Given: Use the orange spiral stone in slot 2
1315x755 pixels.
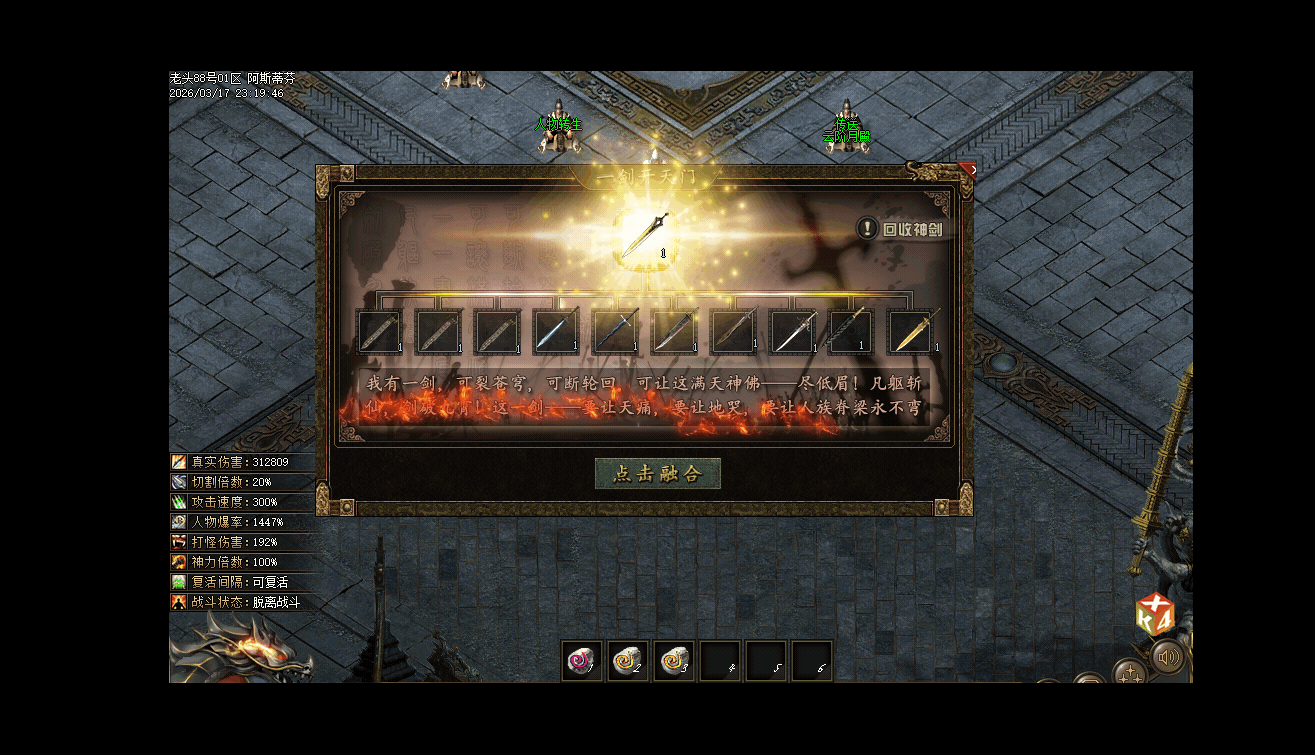Looking at the screenshot, I should coord(627,660).
